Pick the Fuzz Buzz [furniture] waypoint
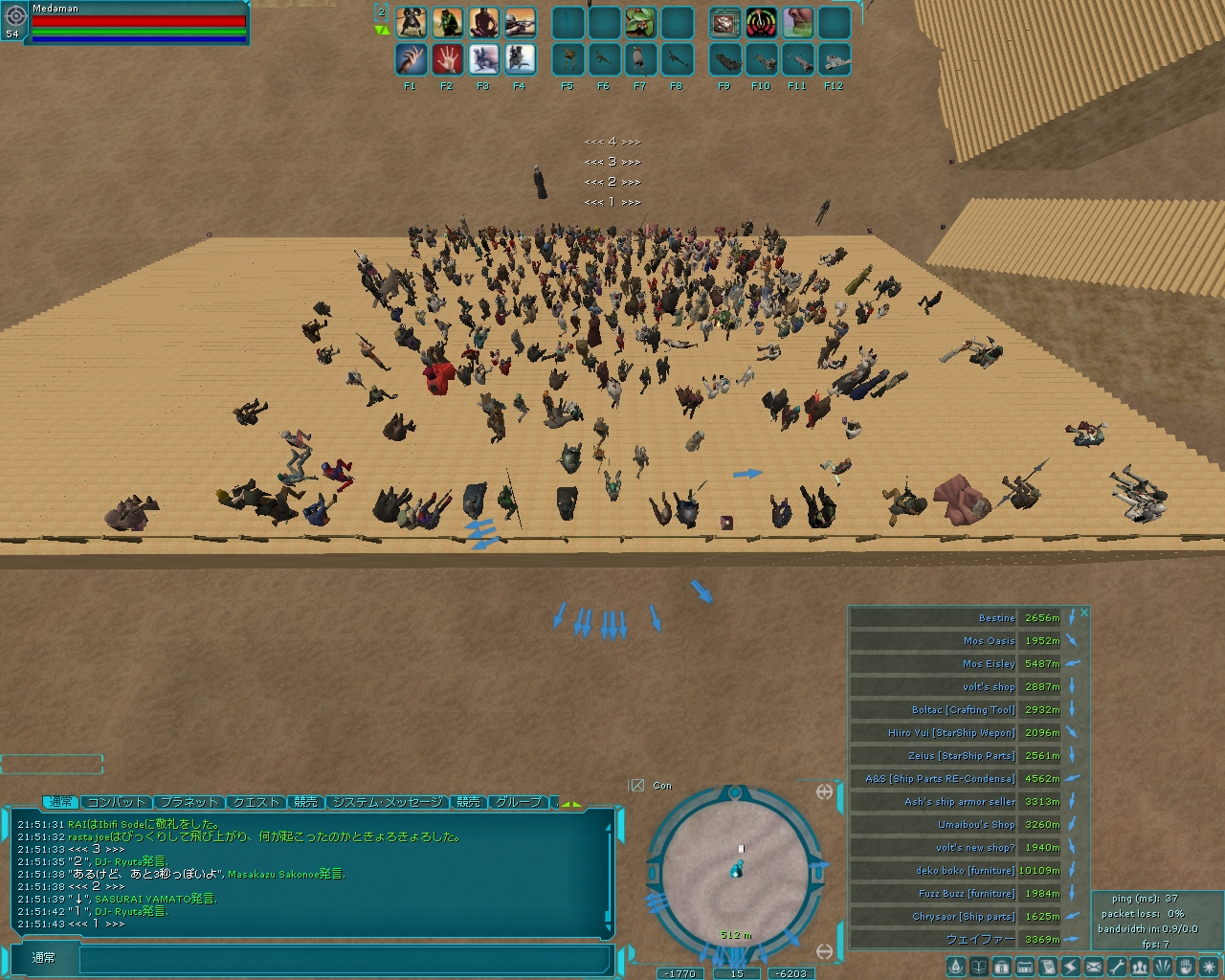The height and width of the screenshot is (980, 1225). click(957, 894)
